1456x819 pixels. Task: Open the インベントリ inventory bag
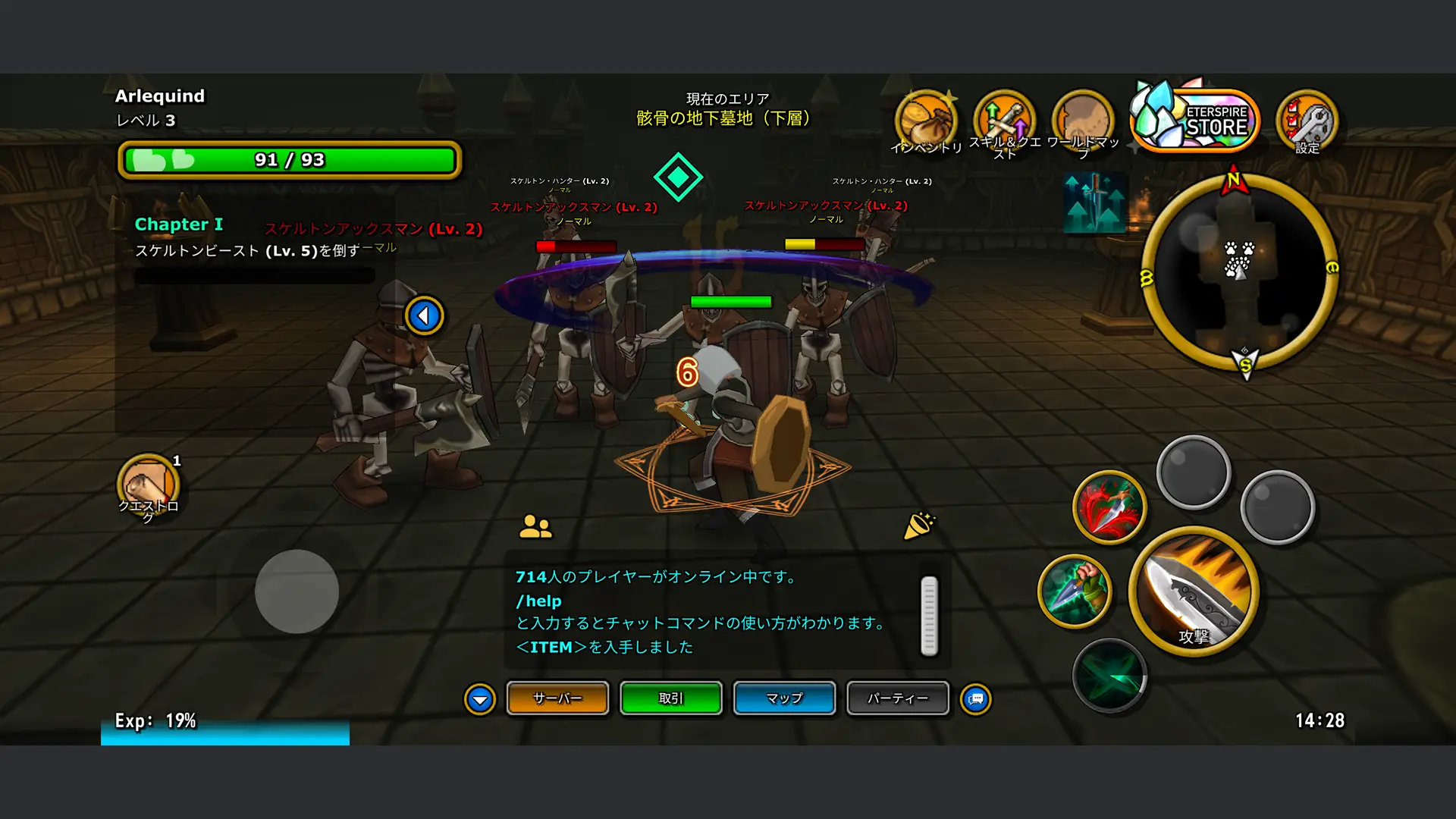click(925, 121)
